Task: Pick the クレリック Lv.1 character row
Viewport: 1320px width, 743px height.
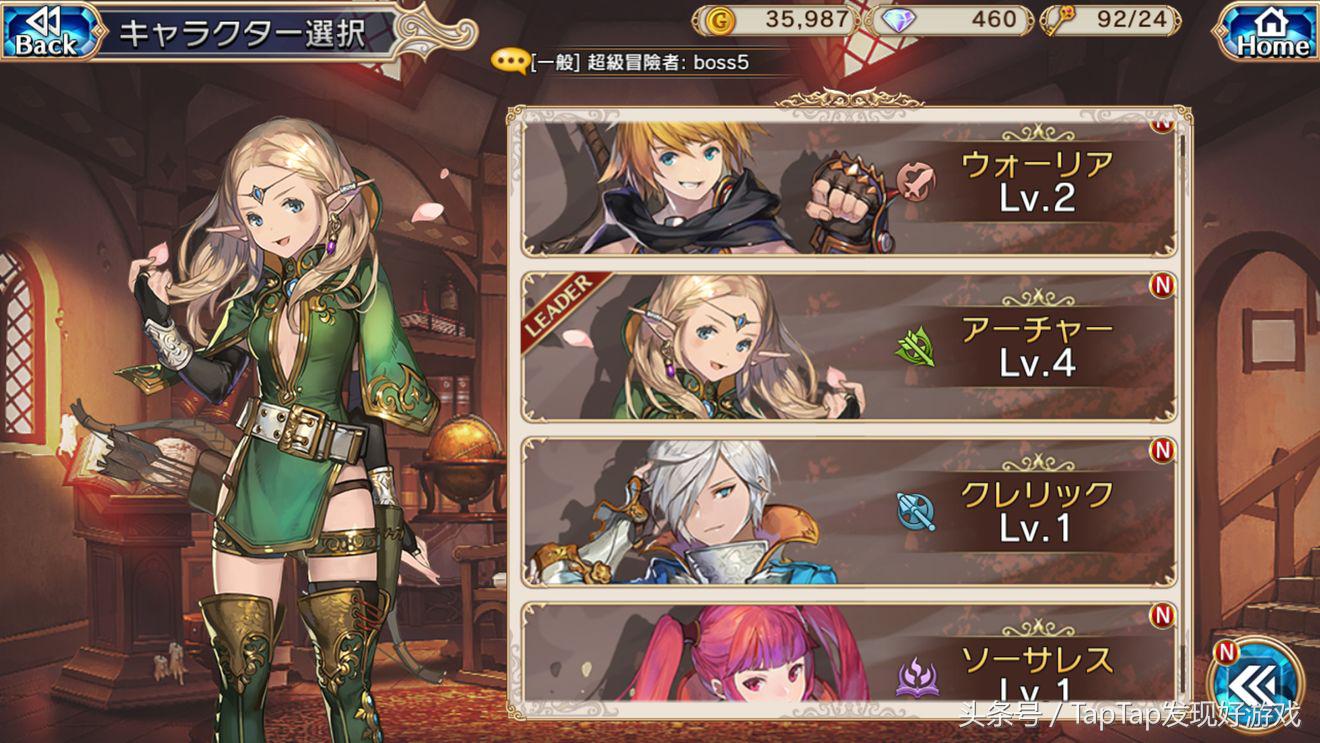Action: [848, 511]
